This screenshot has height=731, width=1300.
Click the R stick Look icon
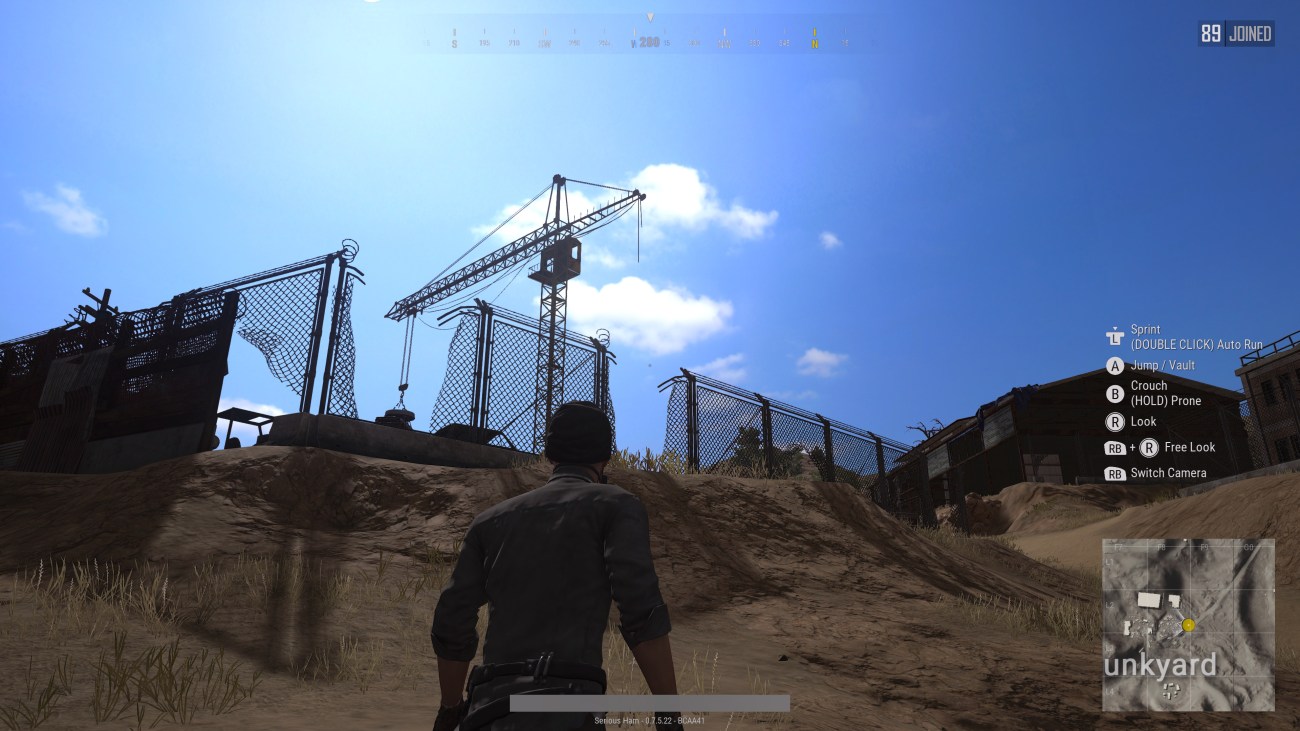(1116, 421)
